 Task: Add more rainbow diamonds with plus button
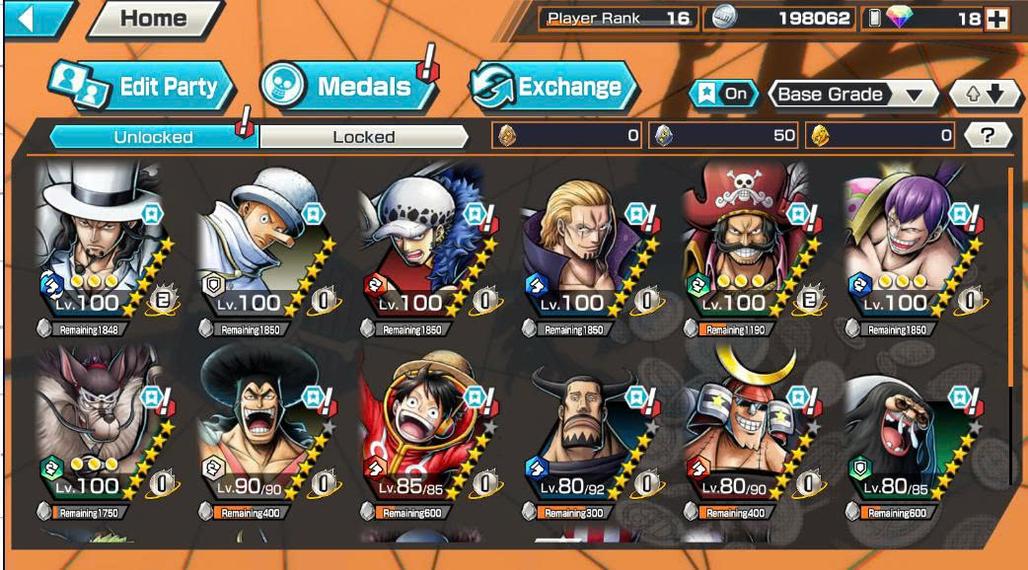(x=996, y=19)
